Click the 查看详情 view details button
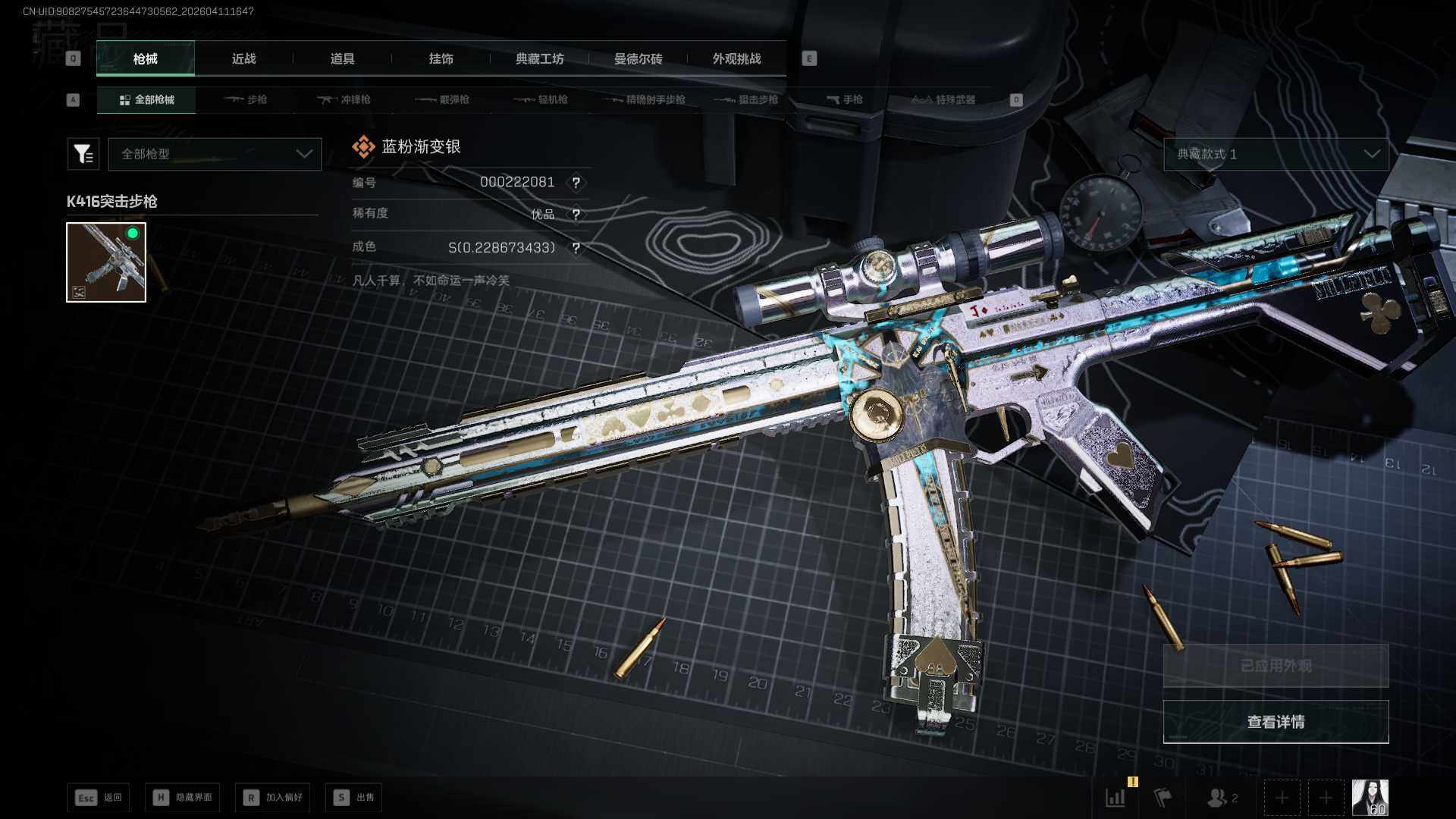Screen dimensions: 1456x819 click(1276, 722)
